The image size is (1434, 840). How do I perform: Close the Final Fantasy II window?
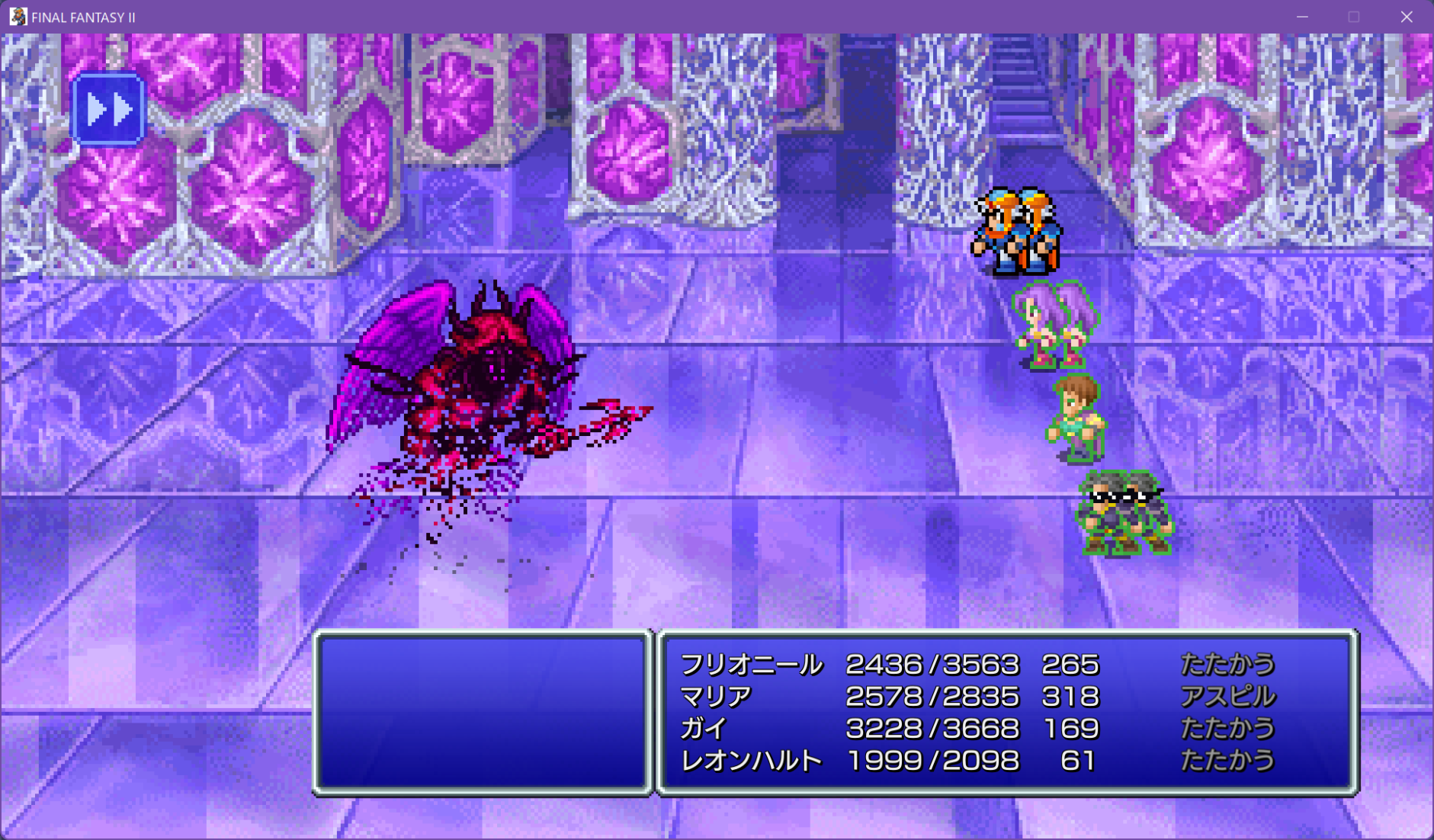click(1407, 17)
